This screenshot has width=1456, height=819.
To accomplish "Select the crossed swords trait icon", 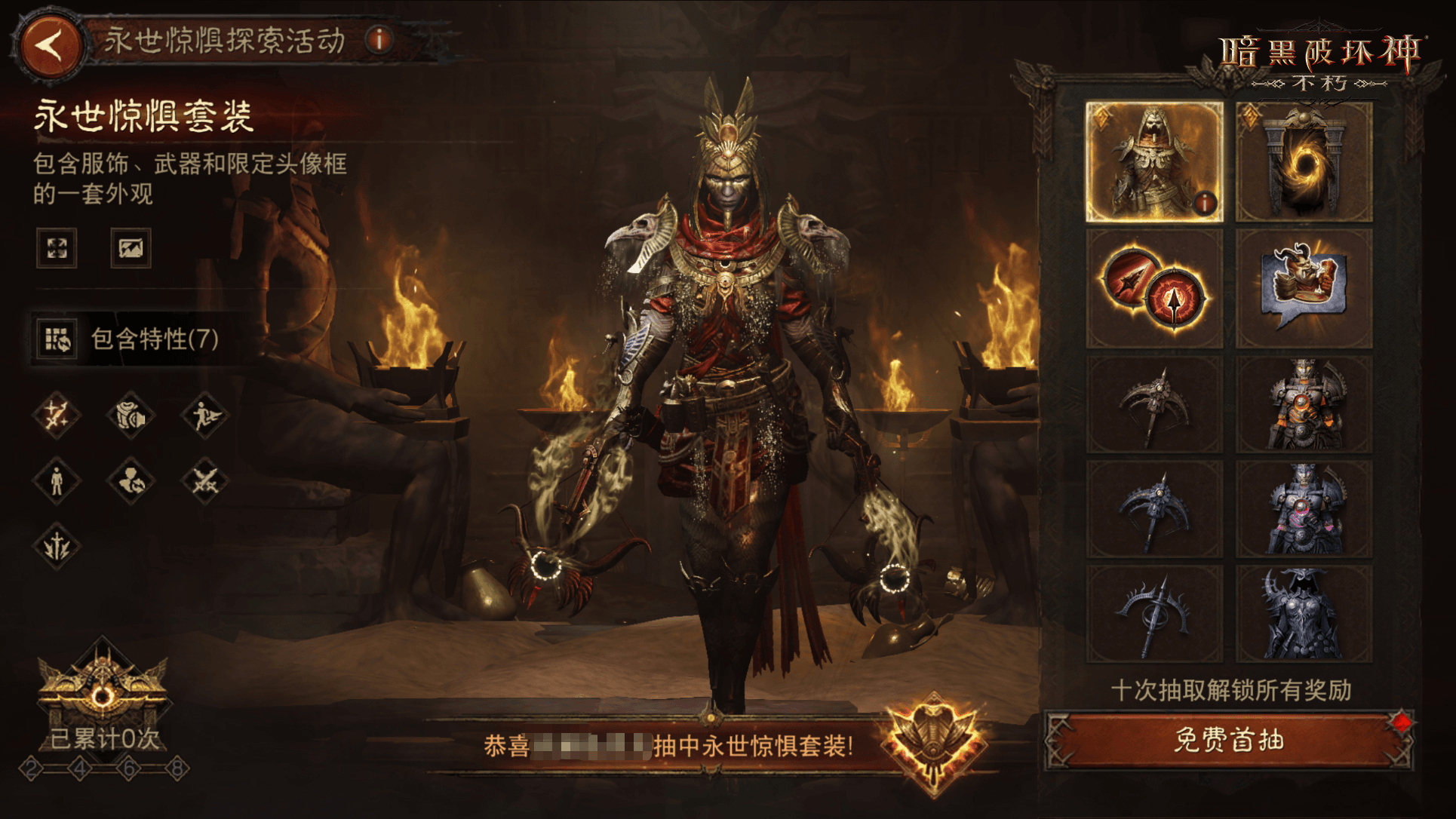I will [204, 480].
